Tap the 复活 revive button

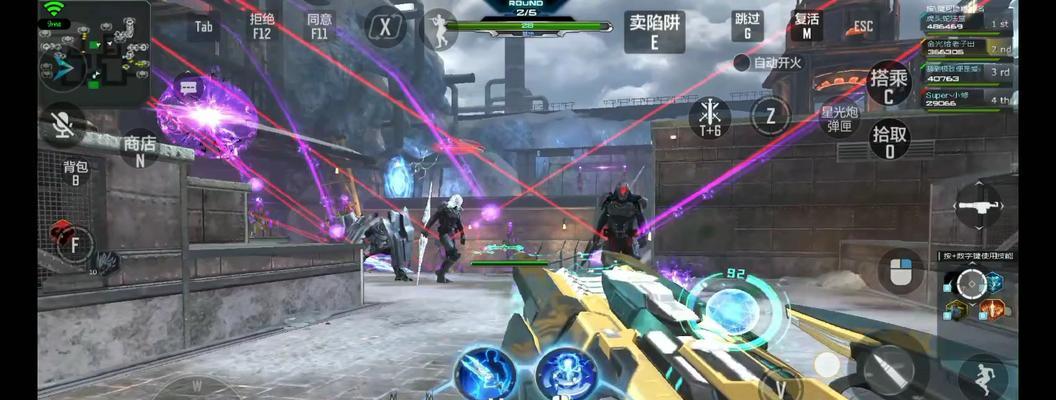[x=806, y=26]
